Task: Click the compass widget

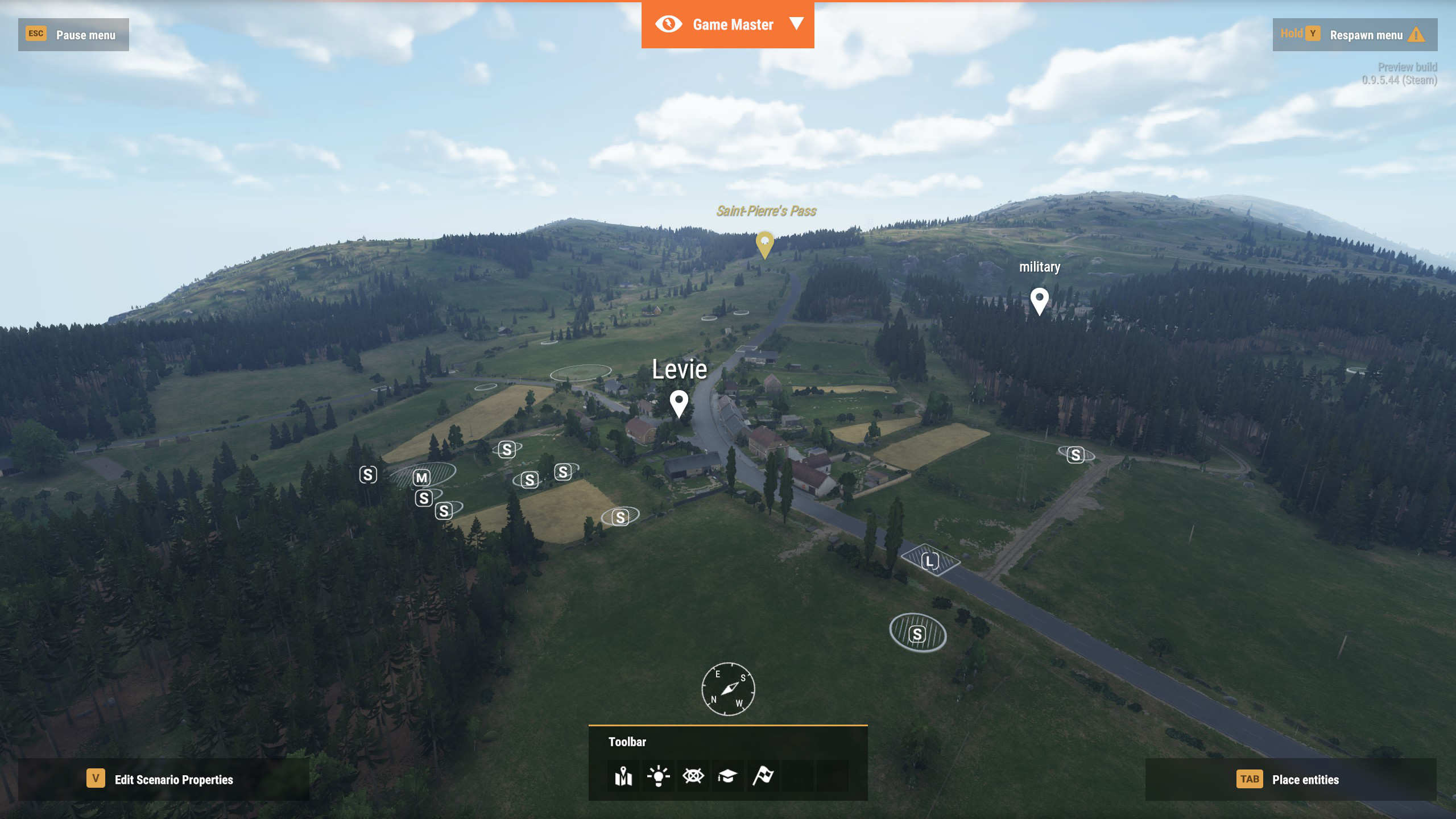Action: point(728,689)
